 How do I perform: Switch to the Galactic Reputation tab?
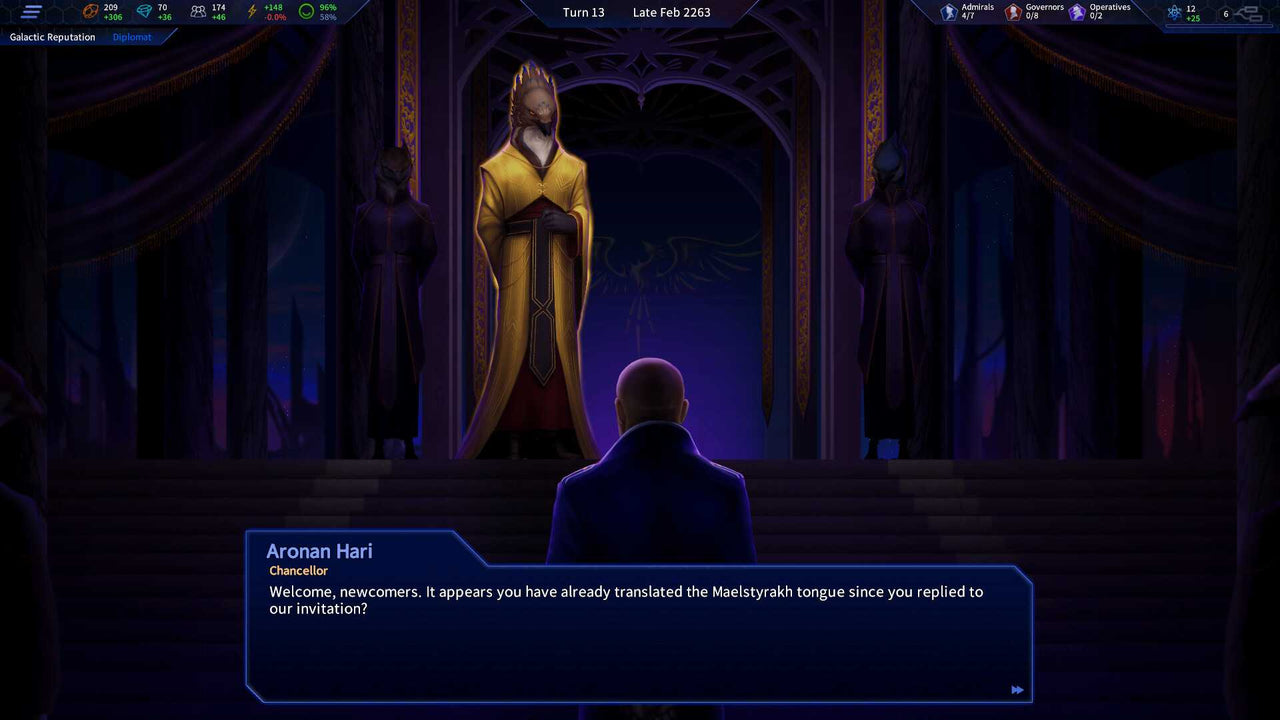(x=51, y=37)
